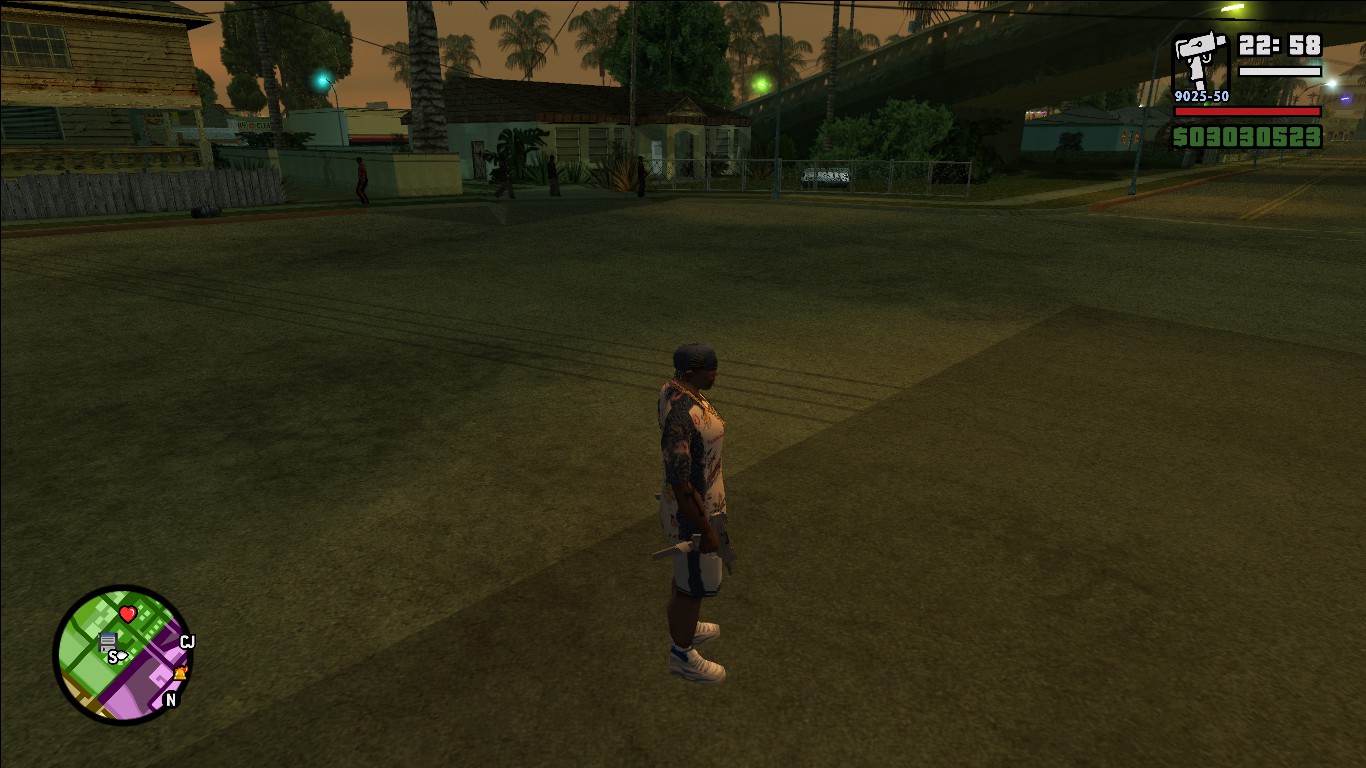This screenshot has height=768, width=1366.
Task: Click the CJ marker blip on the radar
Action: [187, 640]
